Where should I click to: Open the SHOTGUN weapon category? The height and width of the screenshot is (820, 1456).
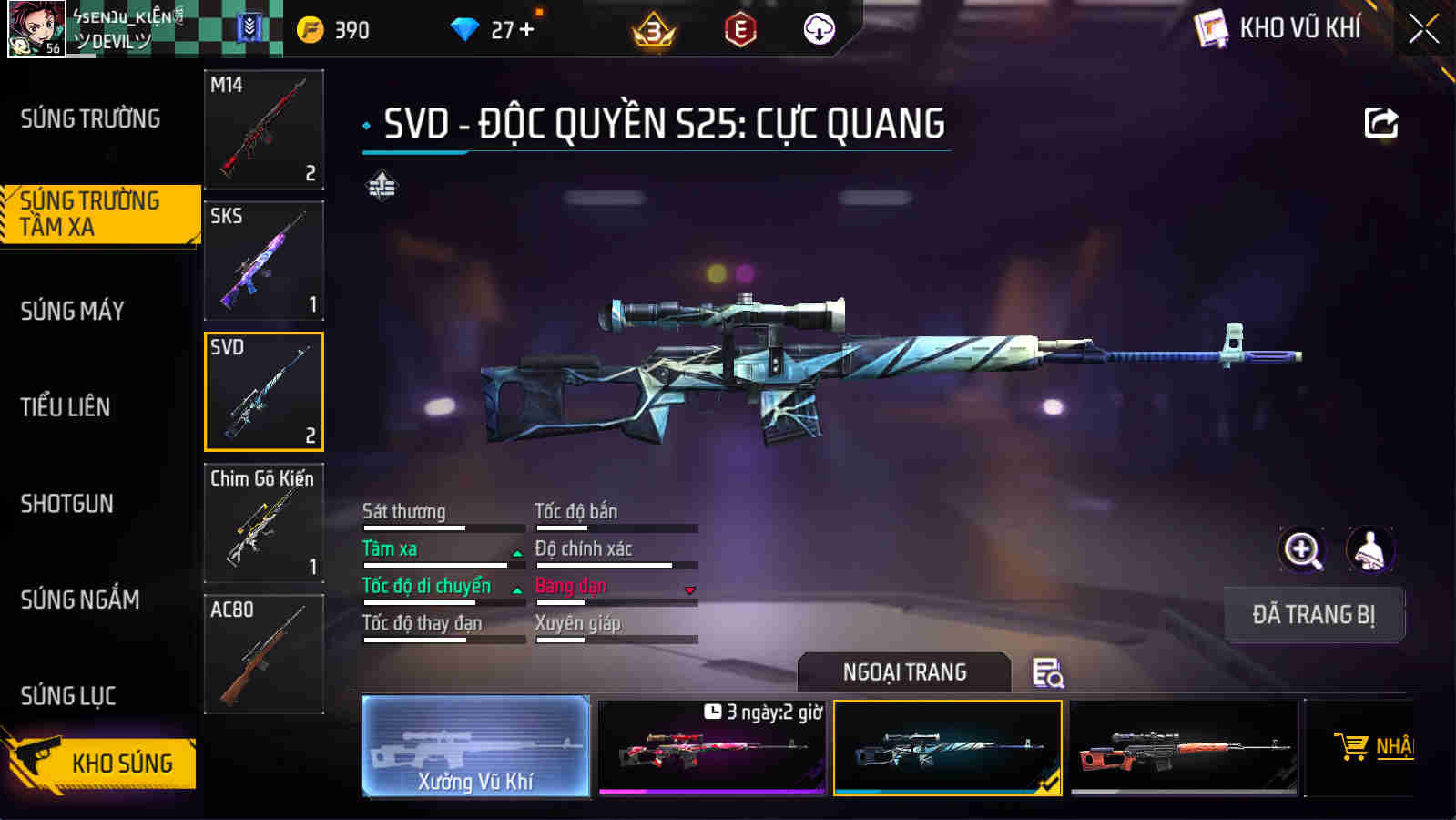(68, 504)
